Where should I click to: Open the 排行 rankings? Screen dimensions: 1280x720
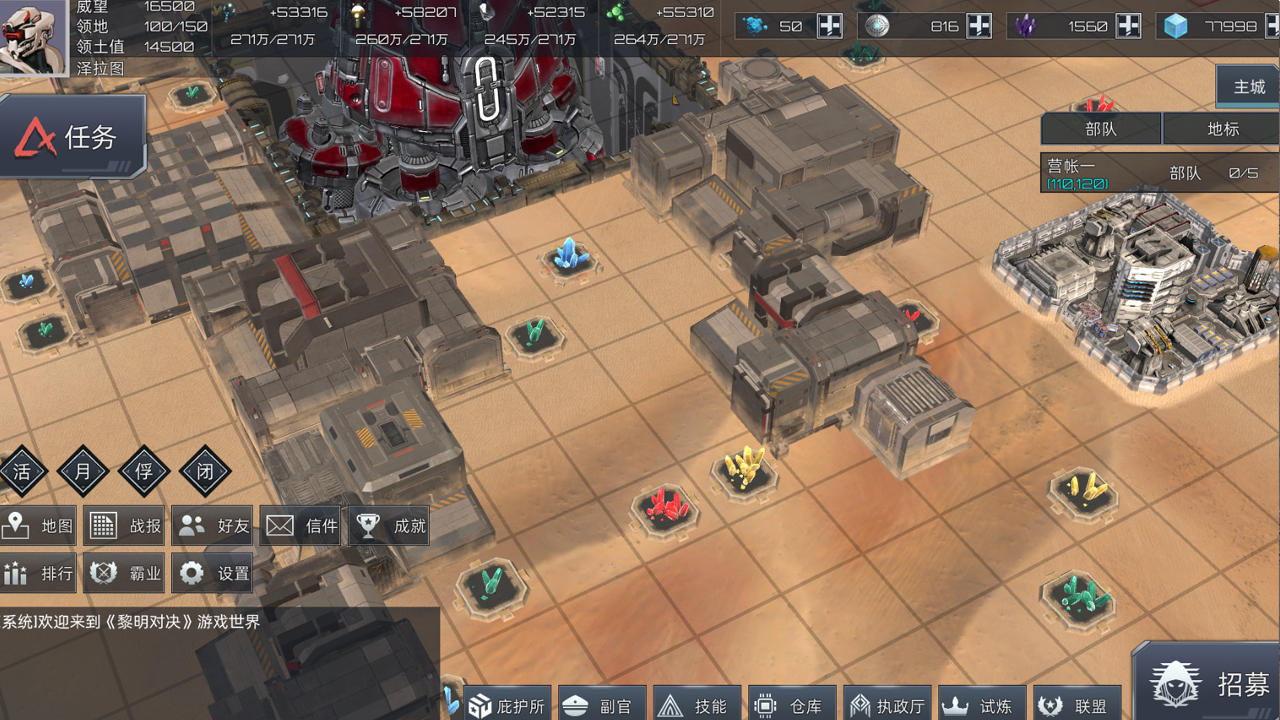point(40,573)
